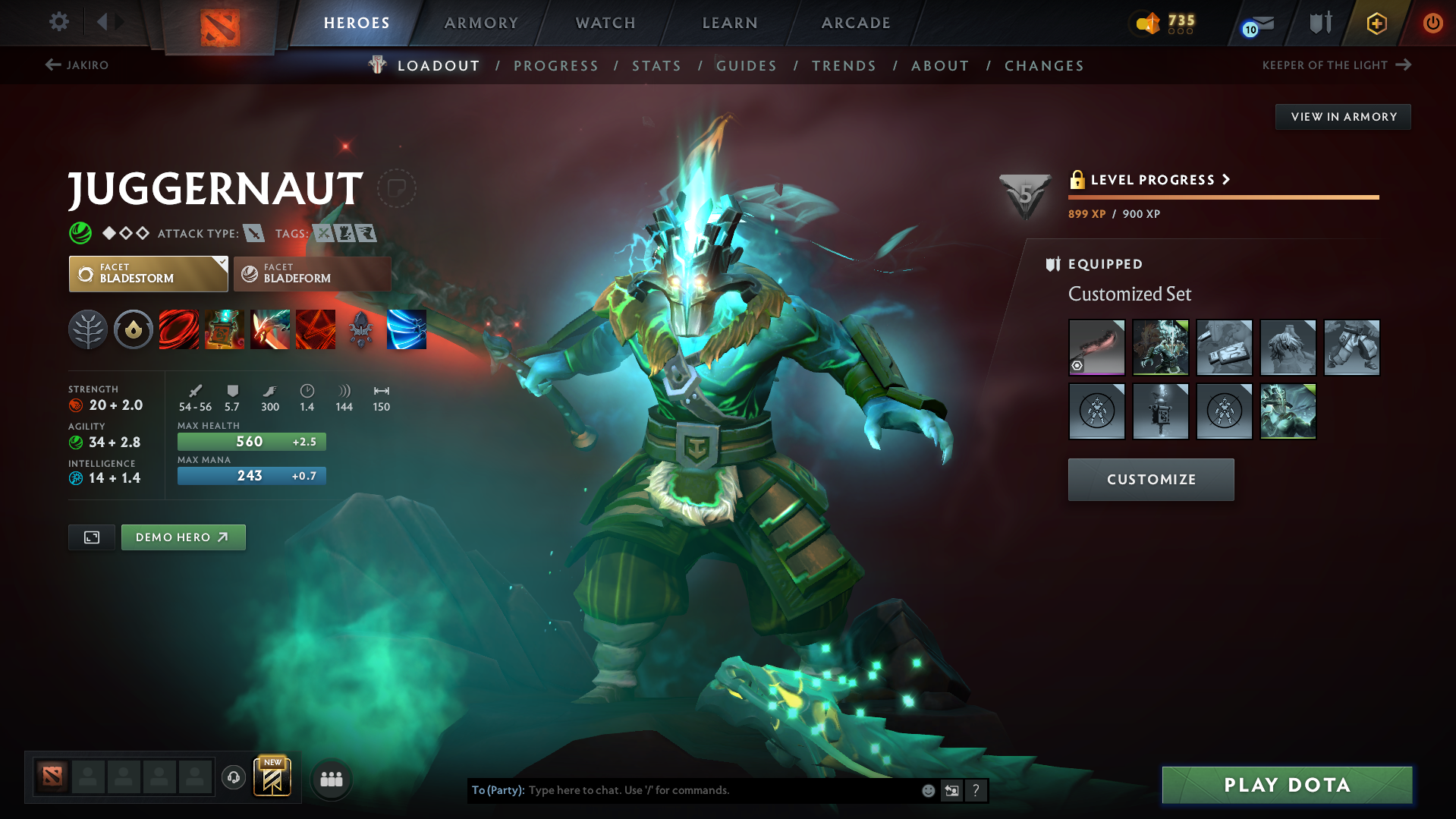Open the voice chat headset icon
Screen dimensions: 1456x819
(x=234, y=778)
